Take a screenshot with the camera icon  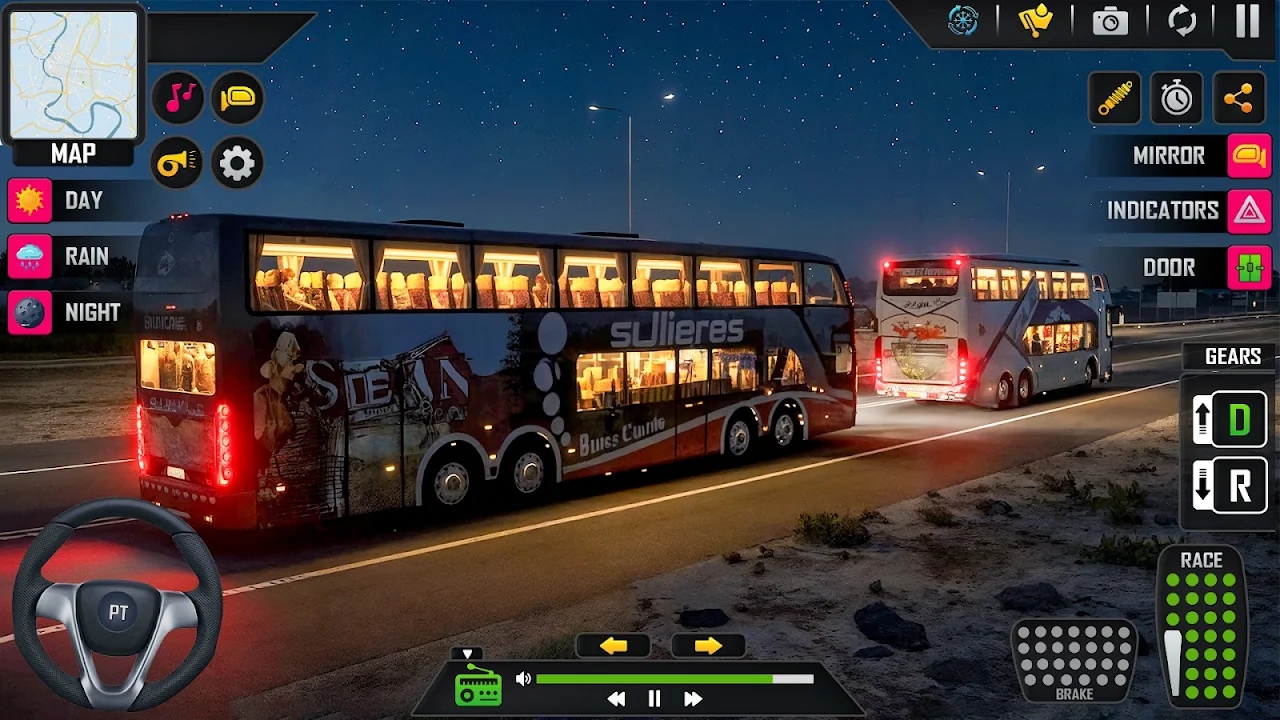point(1110,22)
